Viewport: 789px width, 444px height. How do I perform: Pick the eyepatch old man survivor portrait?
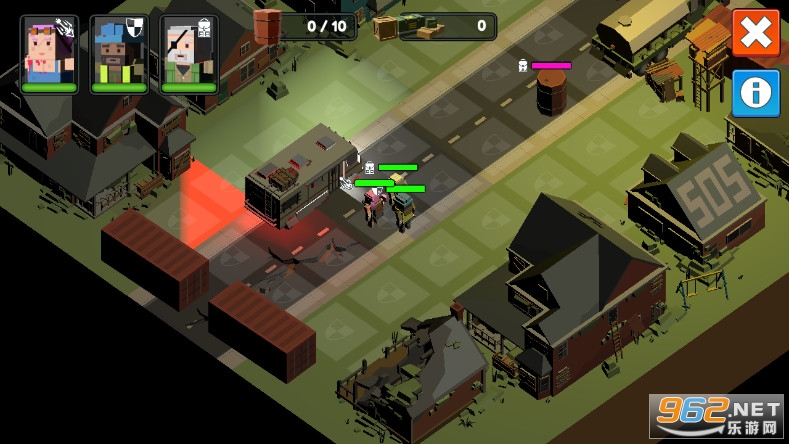(189, 52)
